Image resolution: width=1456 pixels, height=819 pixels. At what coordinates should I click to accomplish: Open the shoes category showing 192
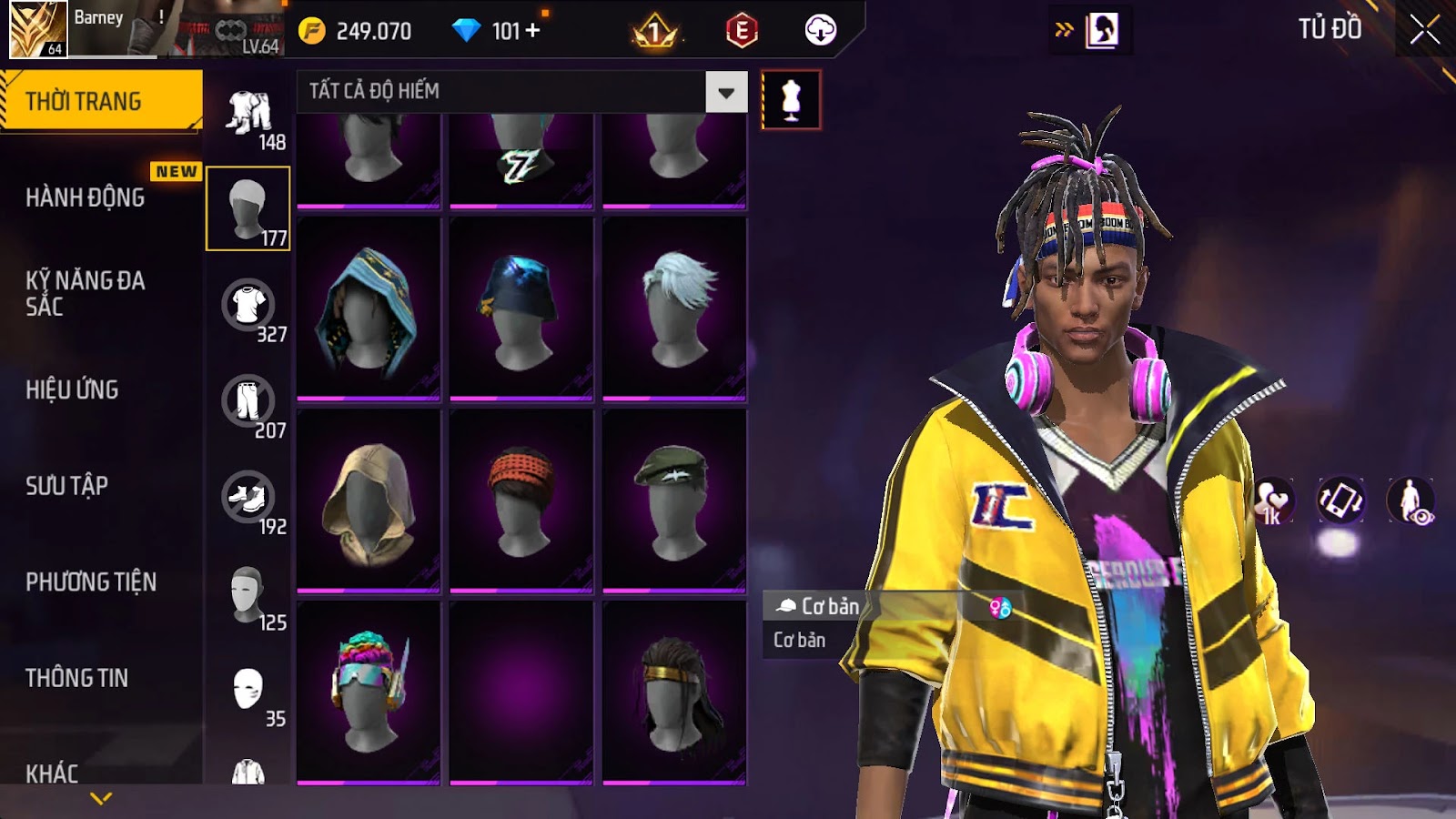click(x=248, y=498)
